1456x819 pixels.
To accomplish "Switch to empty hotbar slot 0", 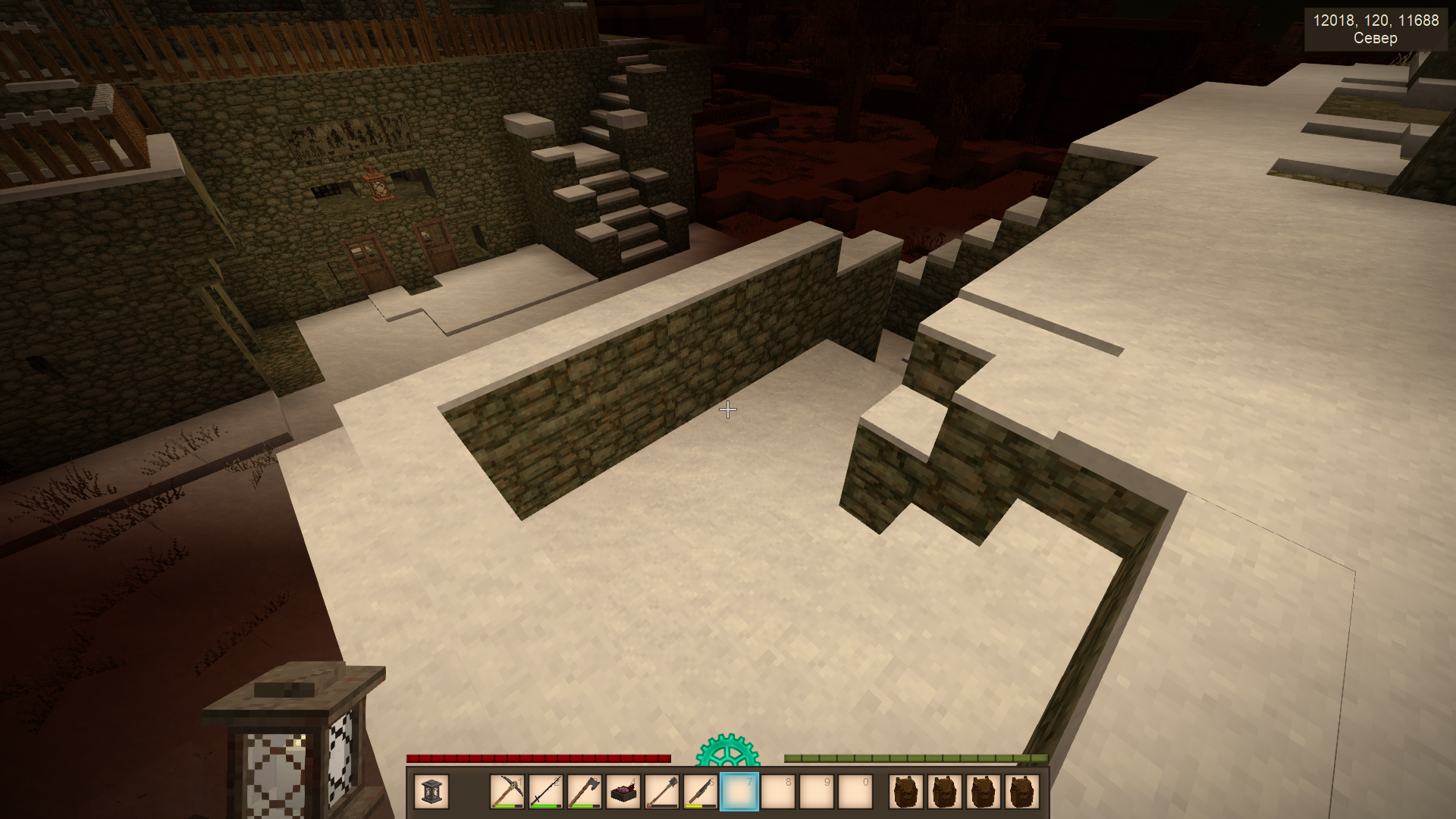I will tap(855, 792).
